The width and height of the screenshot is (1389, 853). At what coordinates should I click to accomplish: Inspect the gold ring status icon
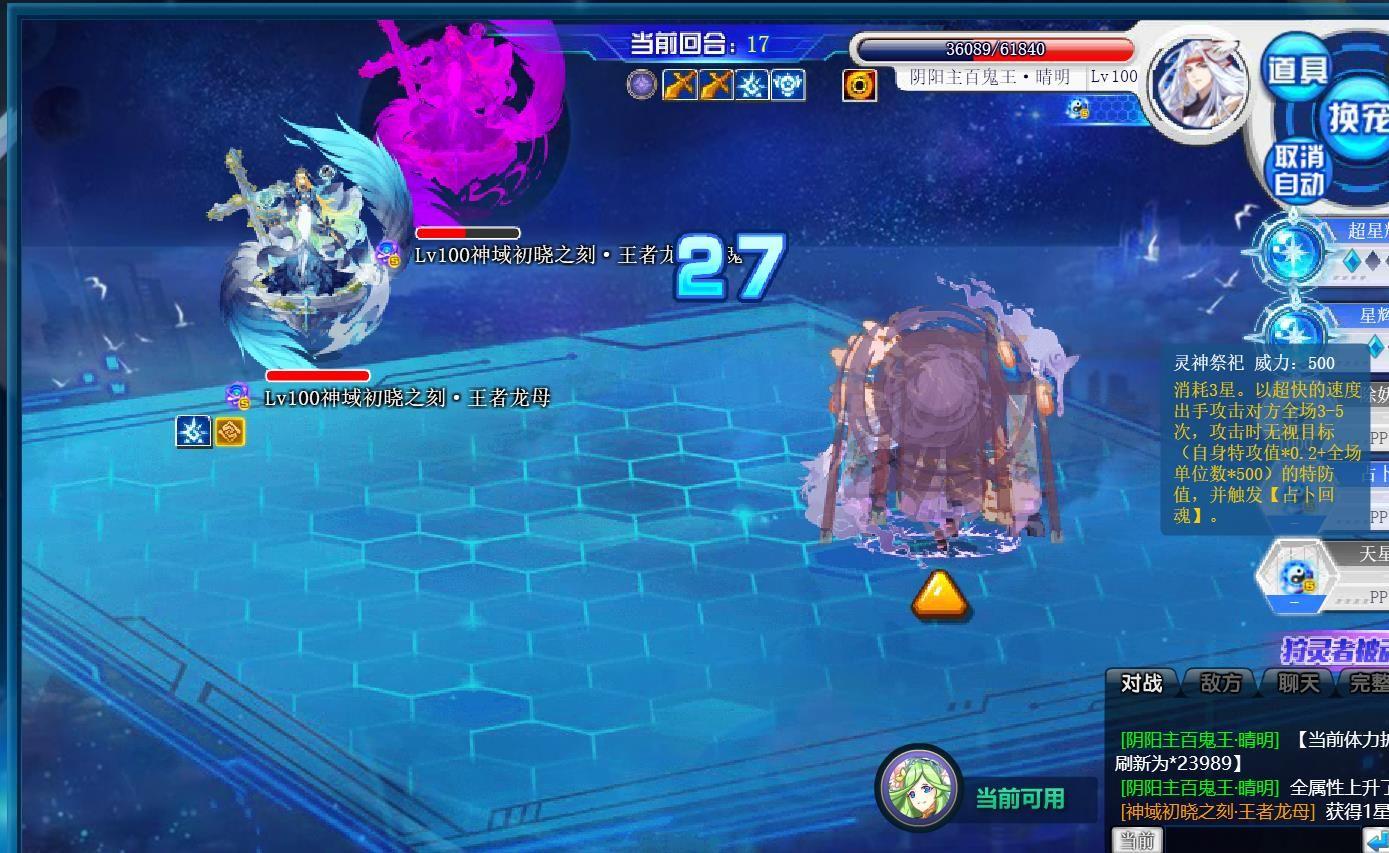[x=860, y=86]
